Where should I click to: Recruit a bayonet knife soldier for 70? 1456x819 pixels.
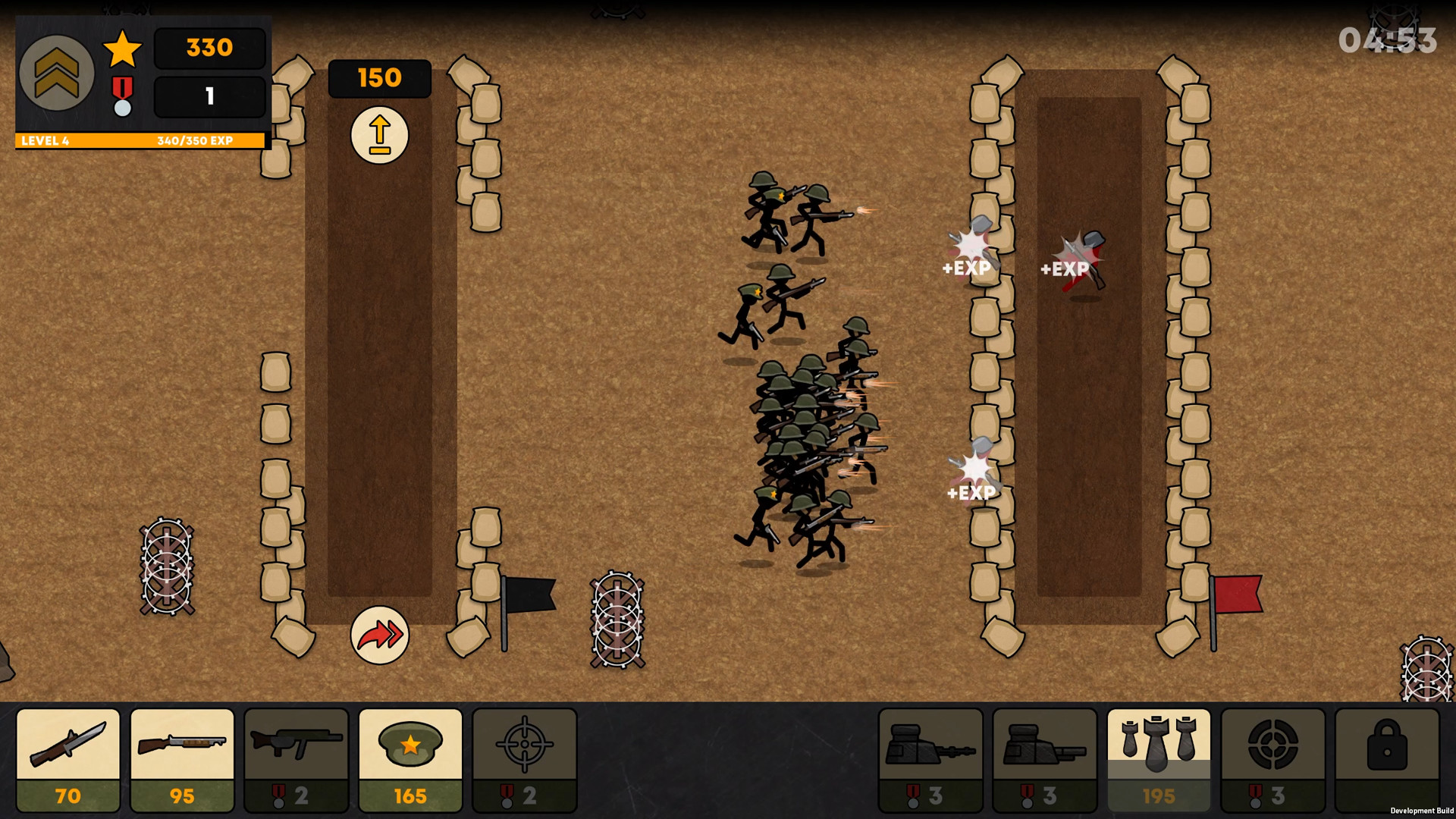coord(67,761)
